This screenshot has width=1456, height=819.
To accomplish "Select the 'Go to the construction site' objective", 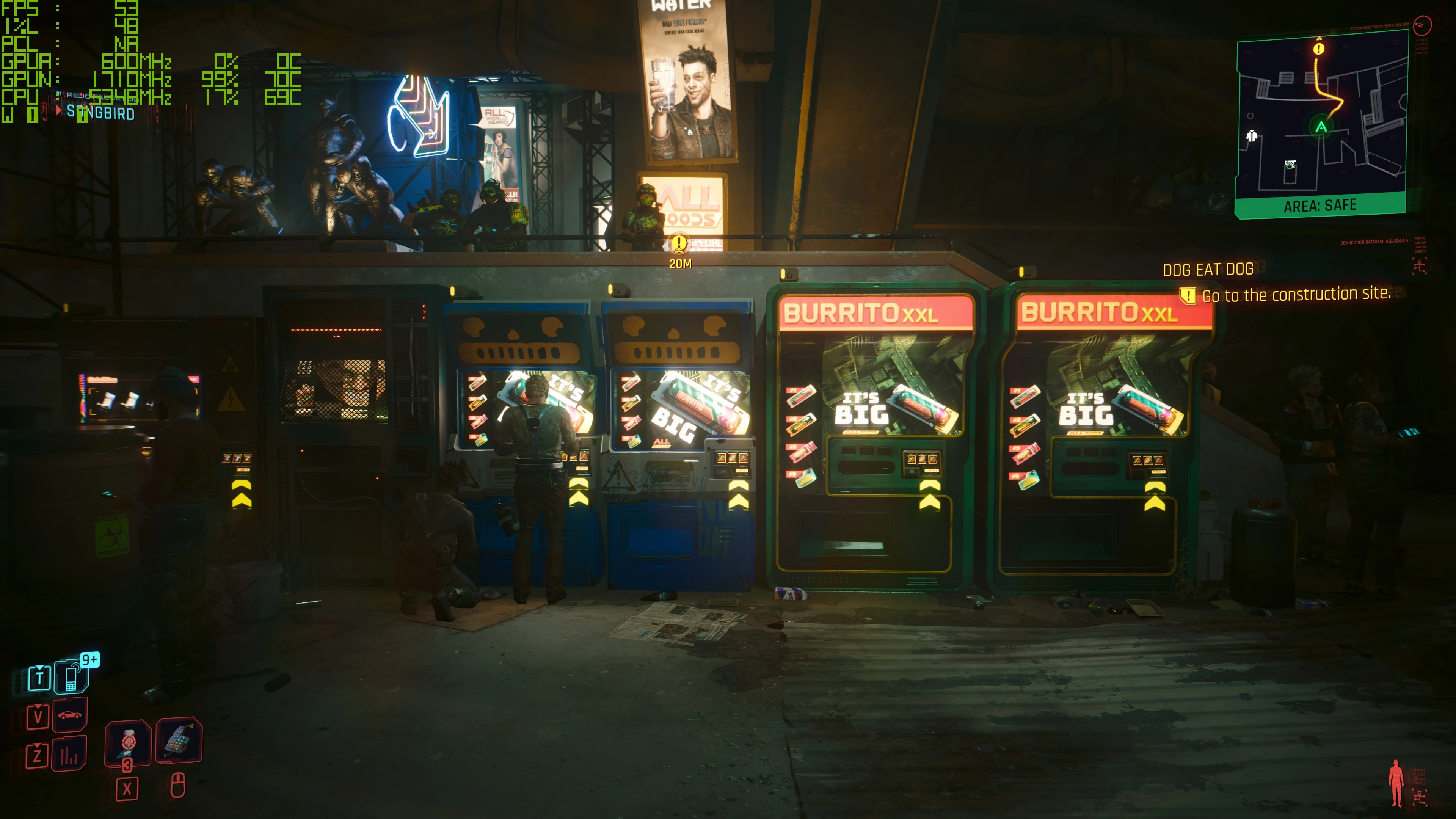I will (1296, 295).
